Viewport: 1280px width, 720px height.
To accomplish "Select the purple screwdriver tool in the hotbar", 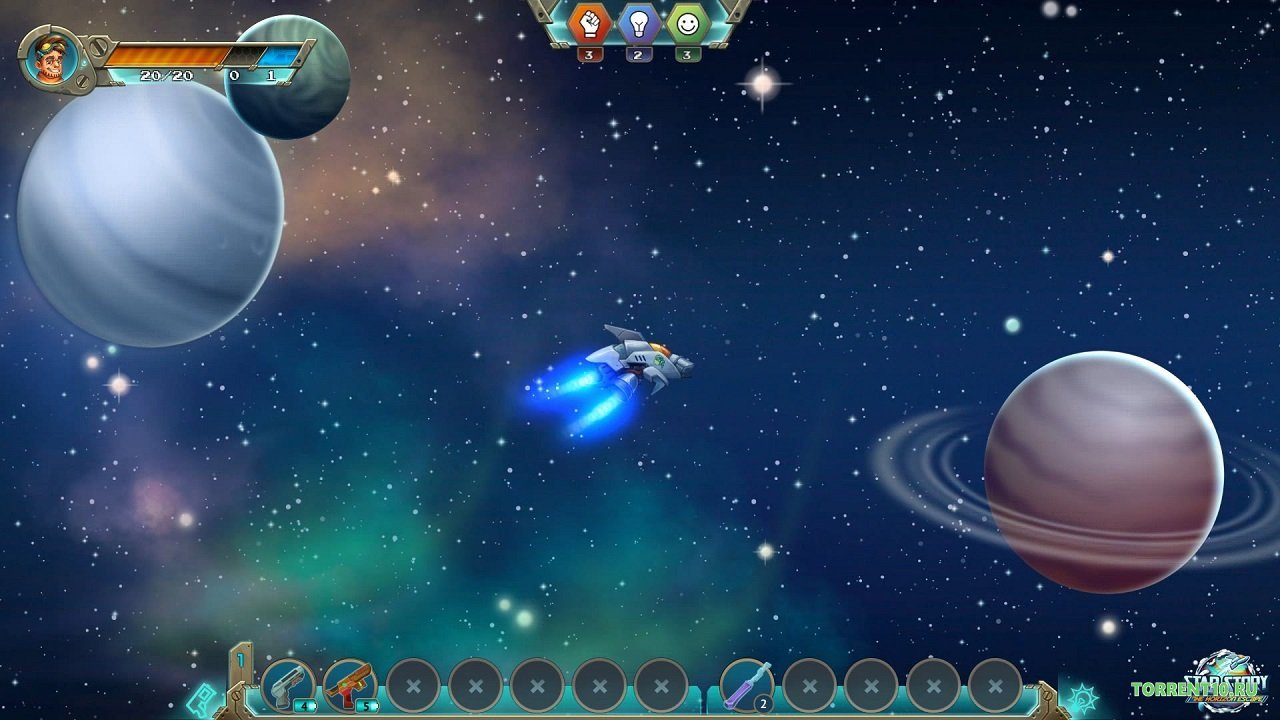I will click(x=745, y=685).
